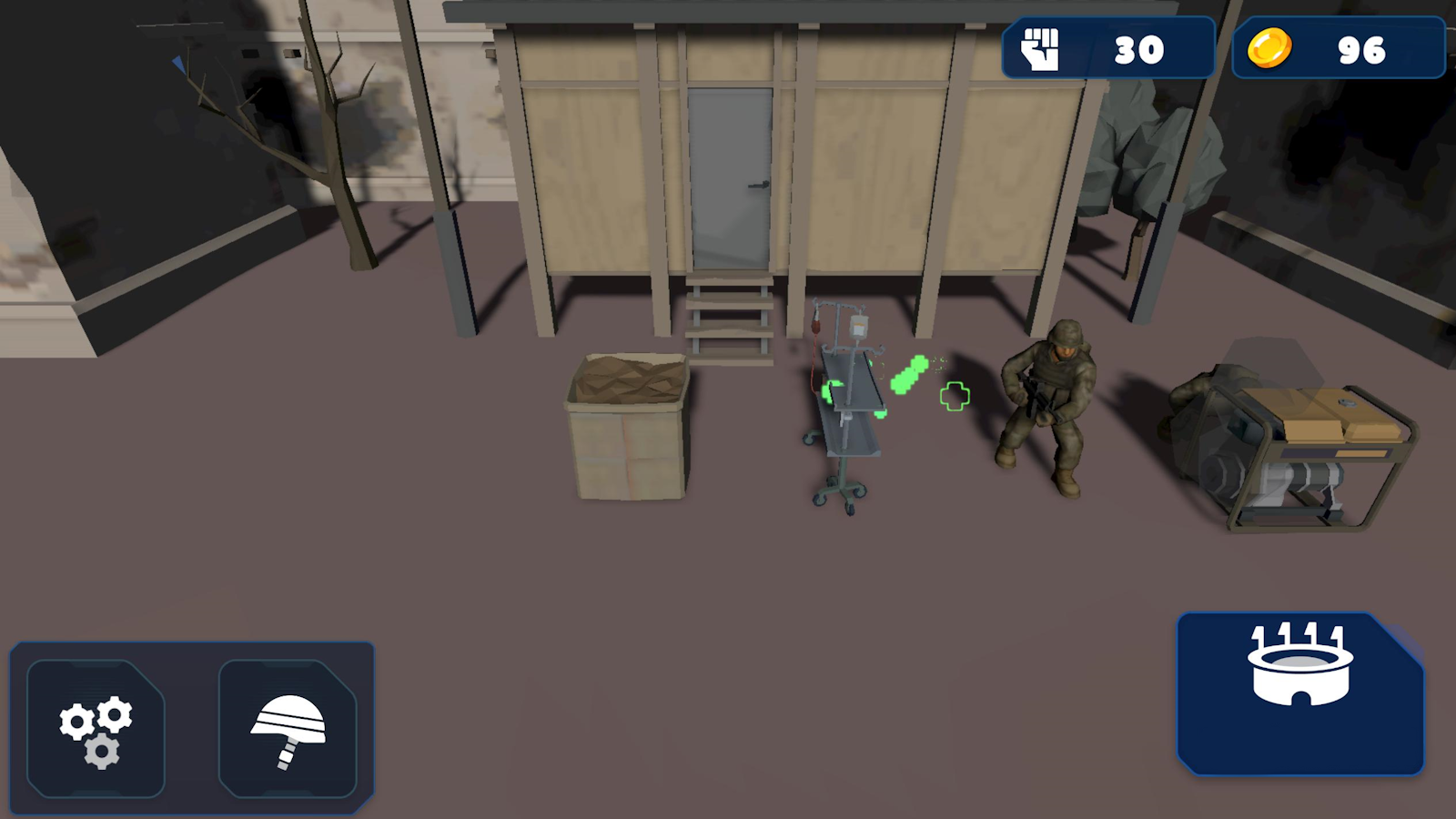
Task: Tap the gold coin icon
Action: click(1271, 51)
